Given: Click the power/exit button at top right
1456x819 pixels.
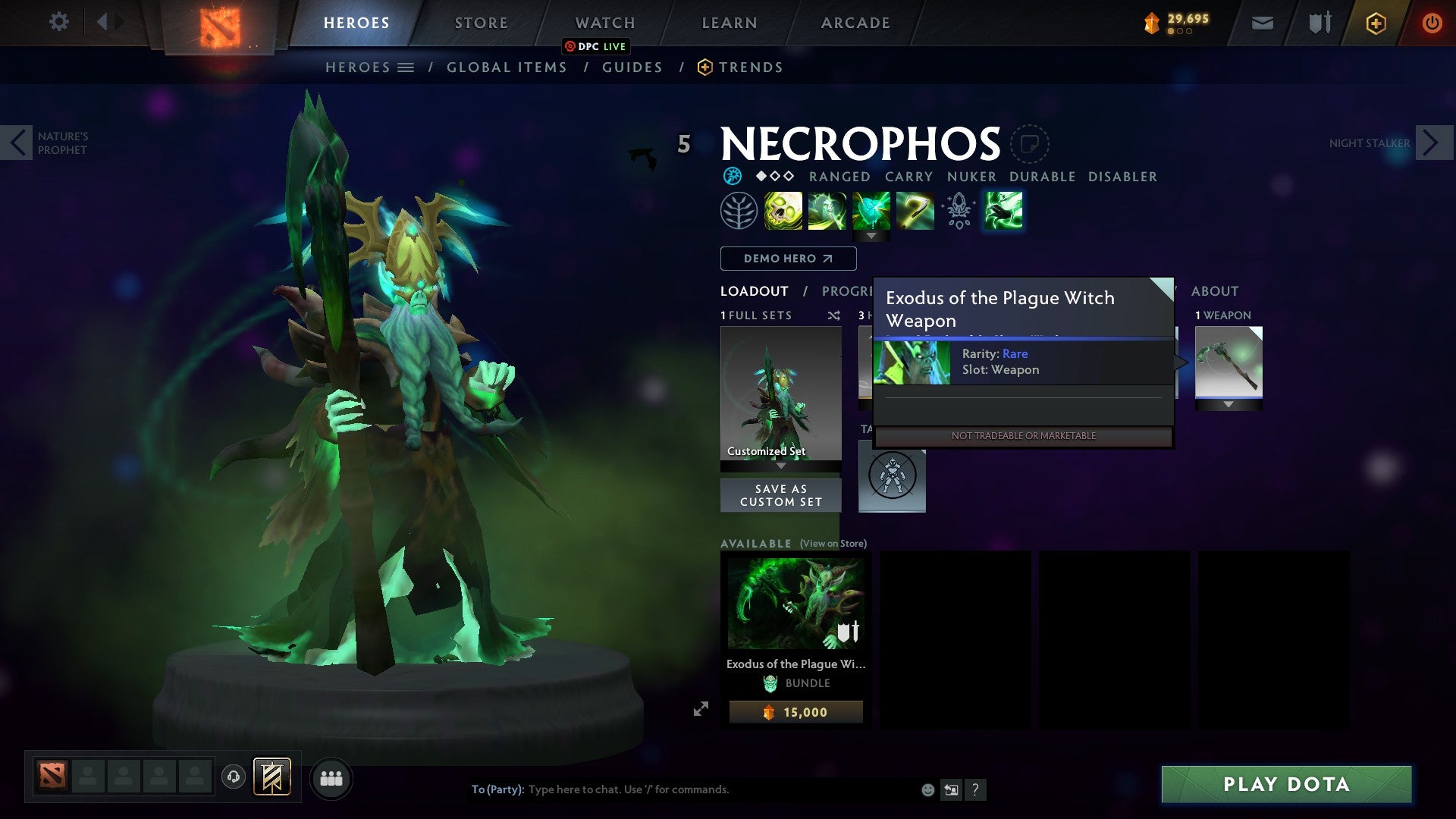Looking at the screenshot, I should tap(1432, 23).
